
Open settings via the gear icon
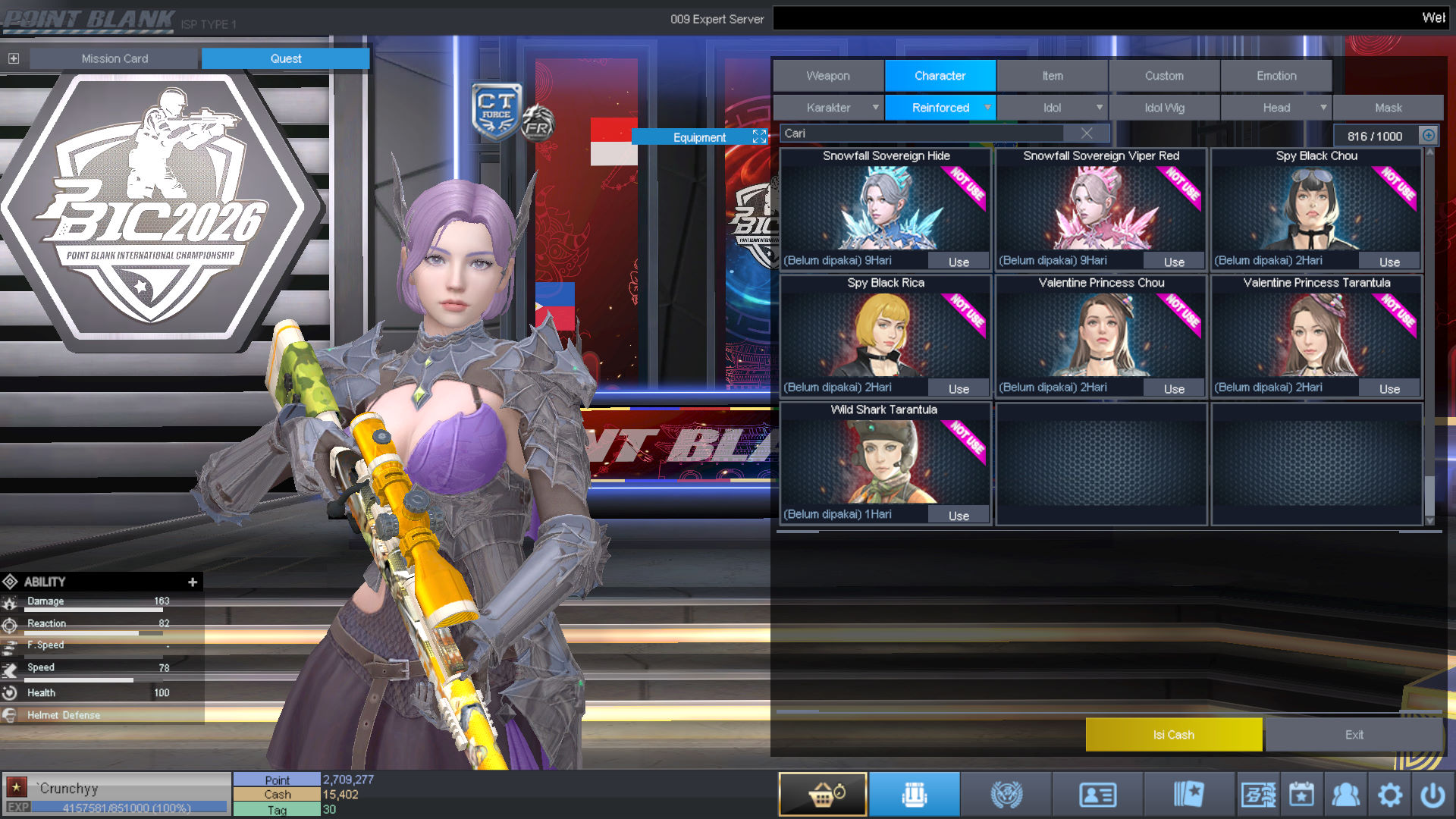click(x=1389, y=795)
